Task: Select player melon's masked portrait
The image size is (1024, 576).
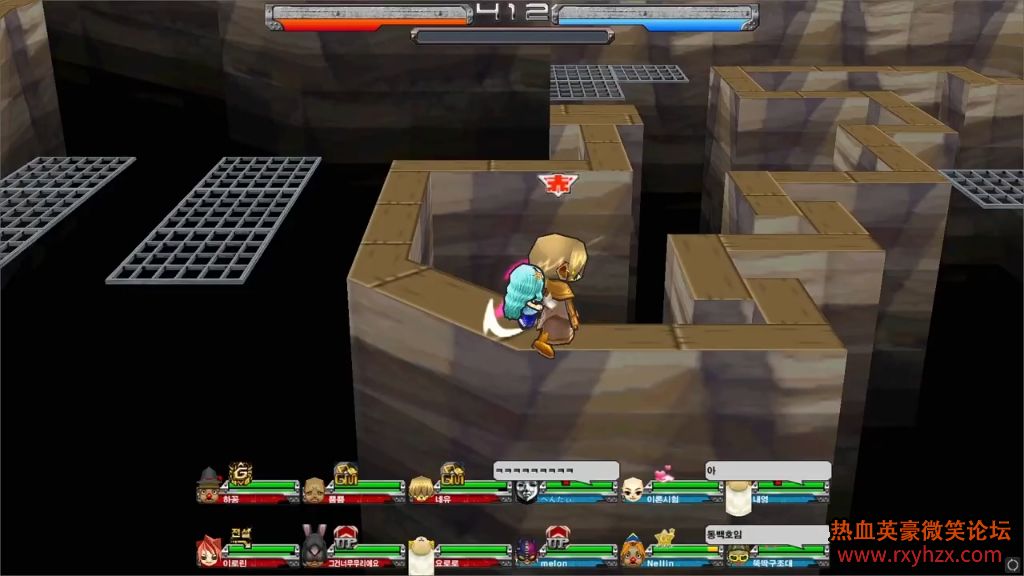Action: [x=527, y=551]
